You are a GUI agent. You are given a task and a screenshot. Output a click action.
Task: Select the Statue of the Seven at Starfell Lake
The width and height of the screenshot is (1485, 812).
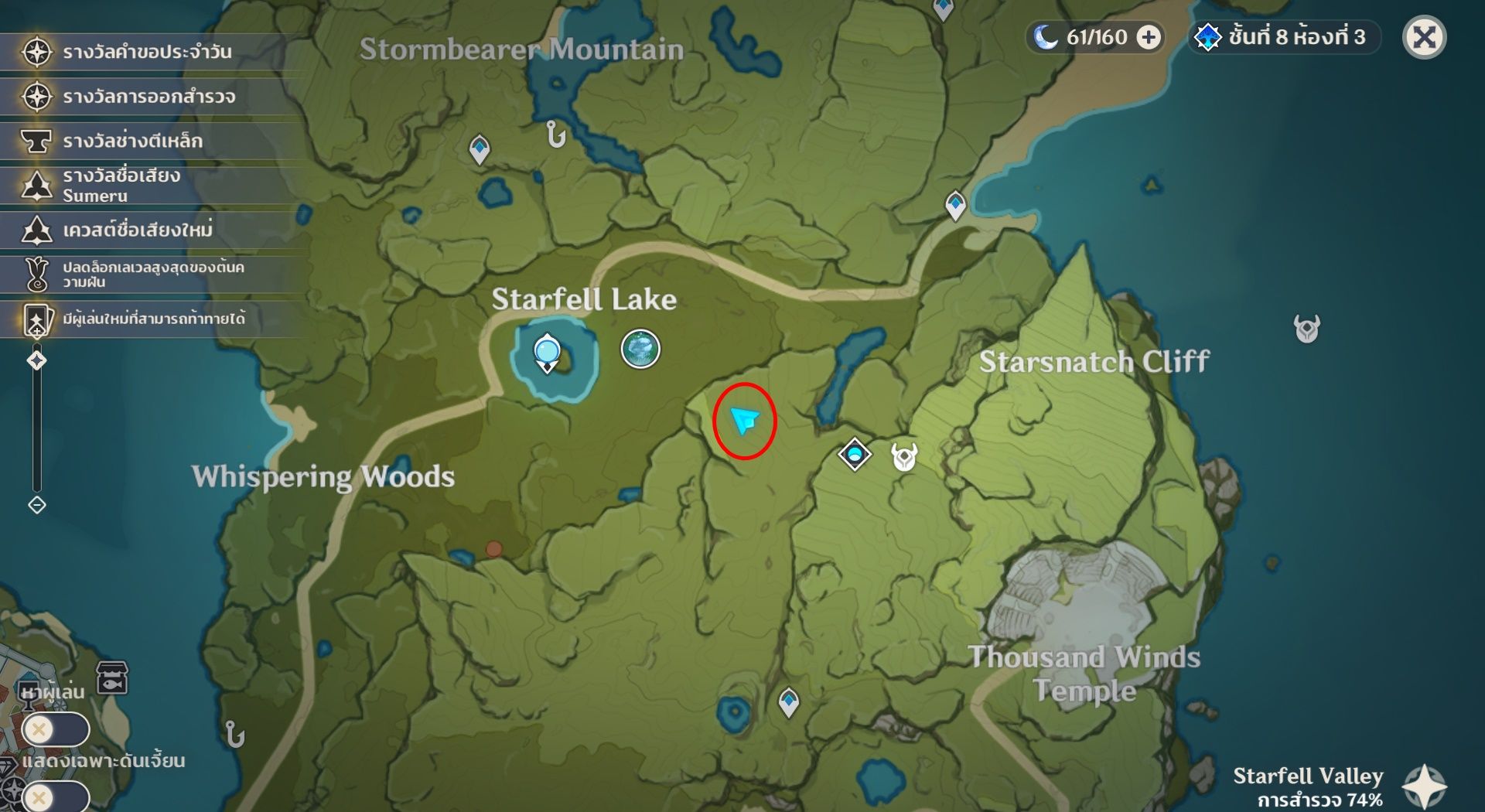point(547,352)
